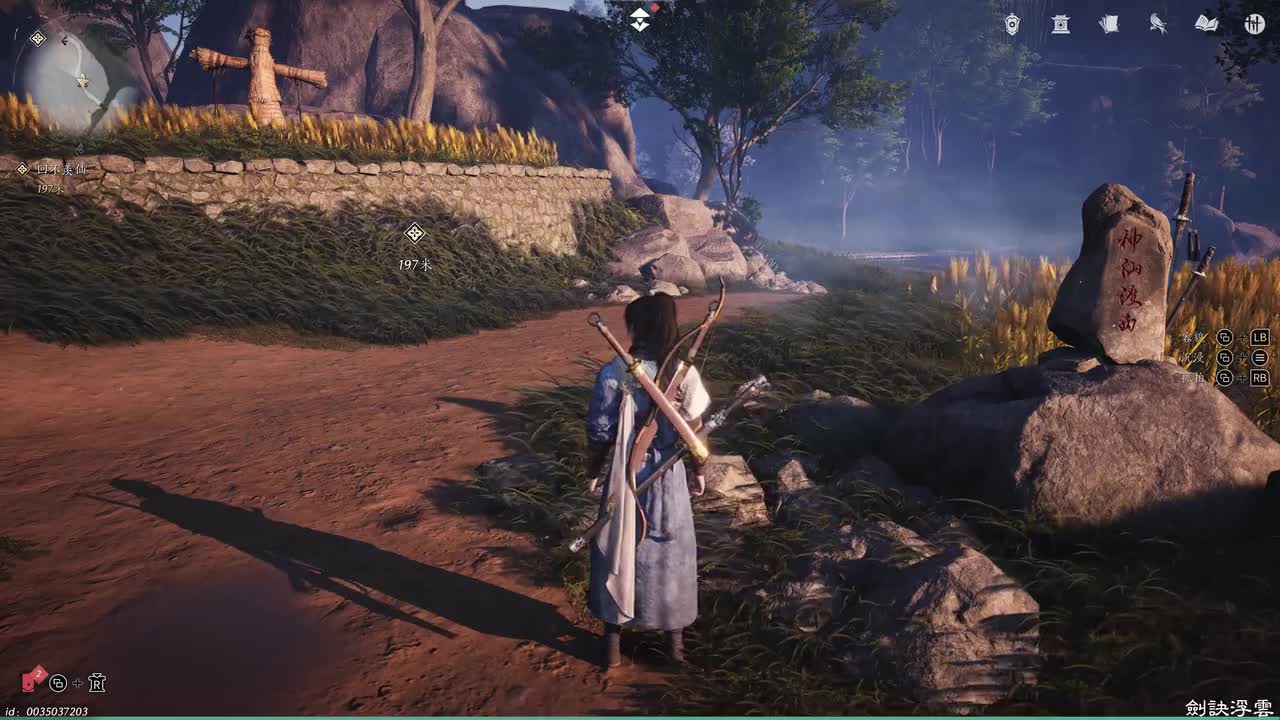
Task: Open the pavilion shrine menu icon
Action: coord(1060,24)
